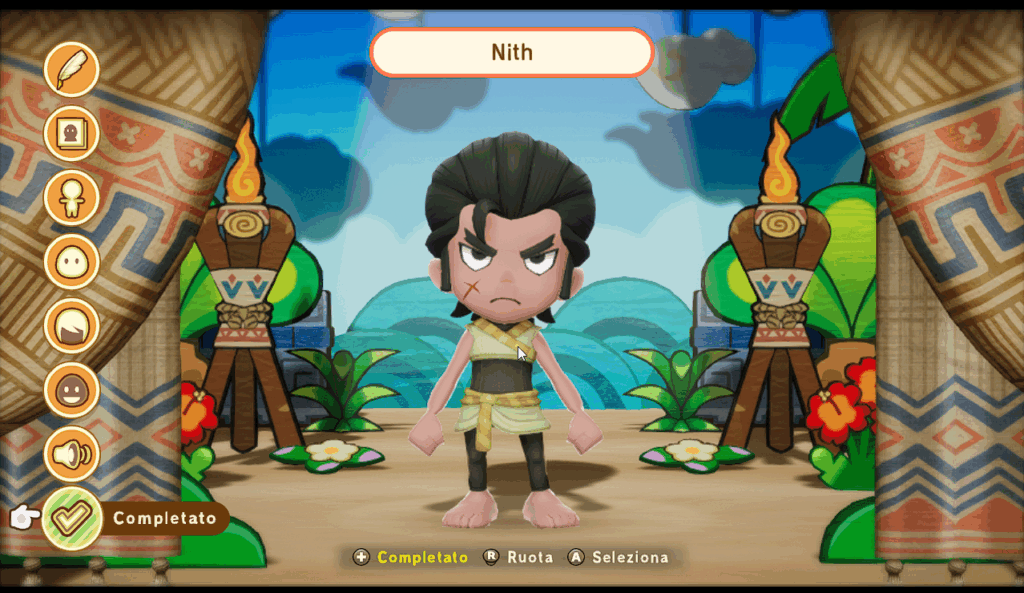Open the body shape editor icon

pos(72,198)
